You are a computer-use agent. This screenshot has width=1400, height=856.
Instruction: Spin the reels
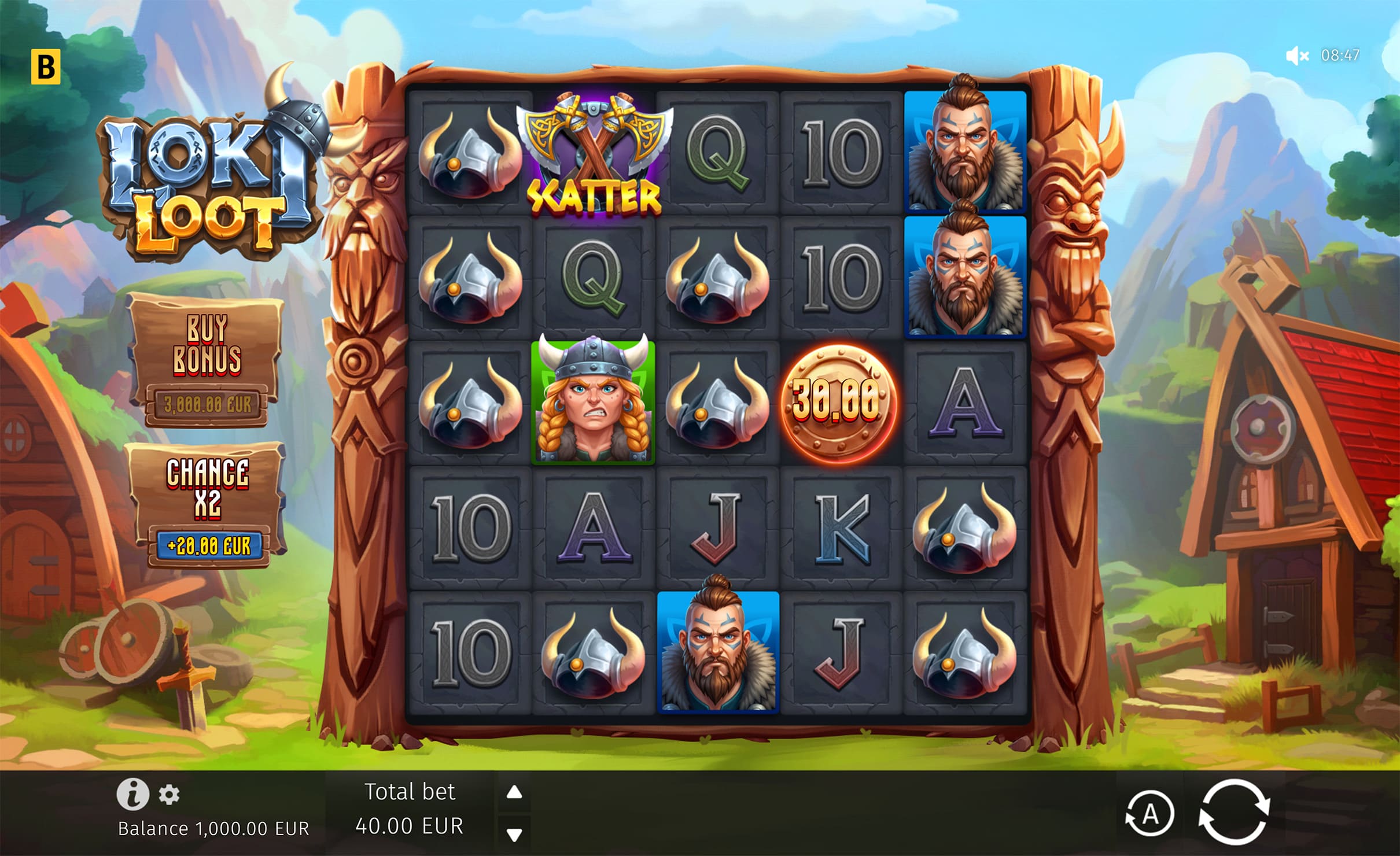[1233, 813]
